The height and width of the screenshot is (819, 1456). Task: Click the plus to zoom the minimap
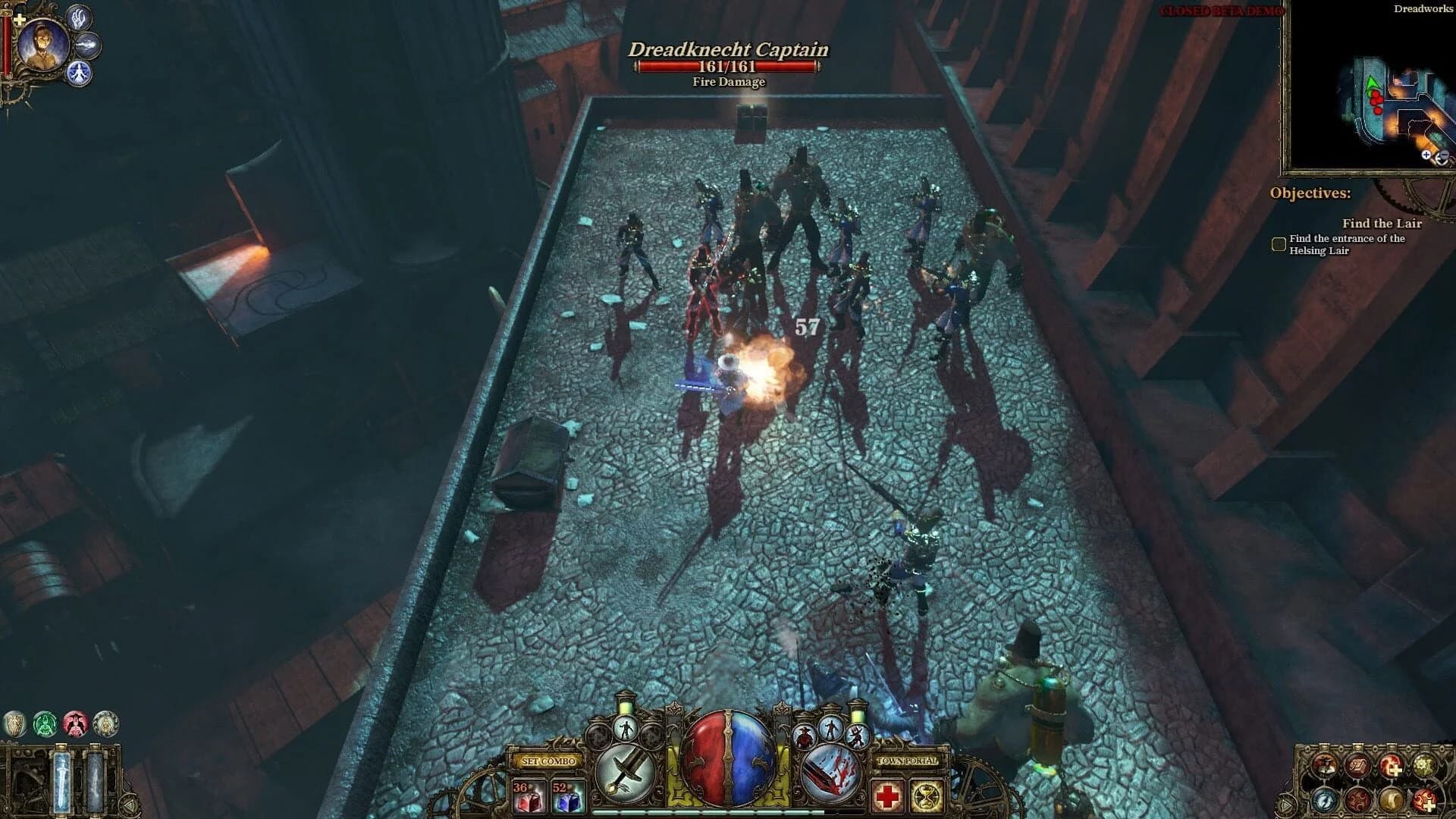(1426, 155)
